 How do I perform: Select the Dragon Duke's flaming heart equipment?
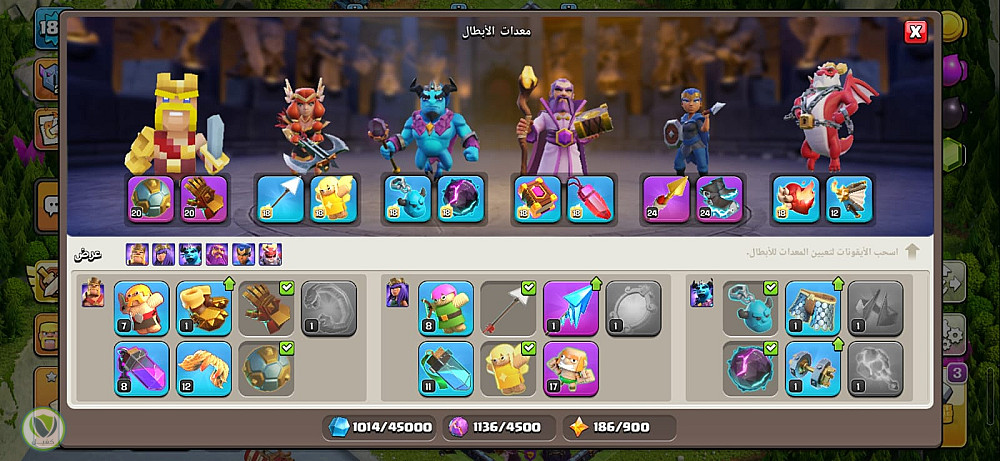pyautogui.click(x=796, y=198)
